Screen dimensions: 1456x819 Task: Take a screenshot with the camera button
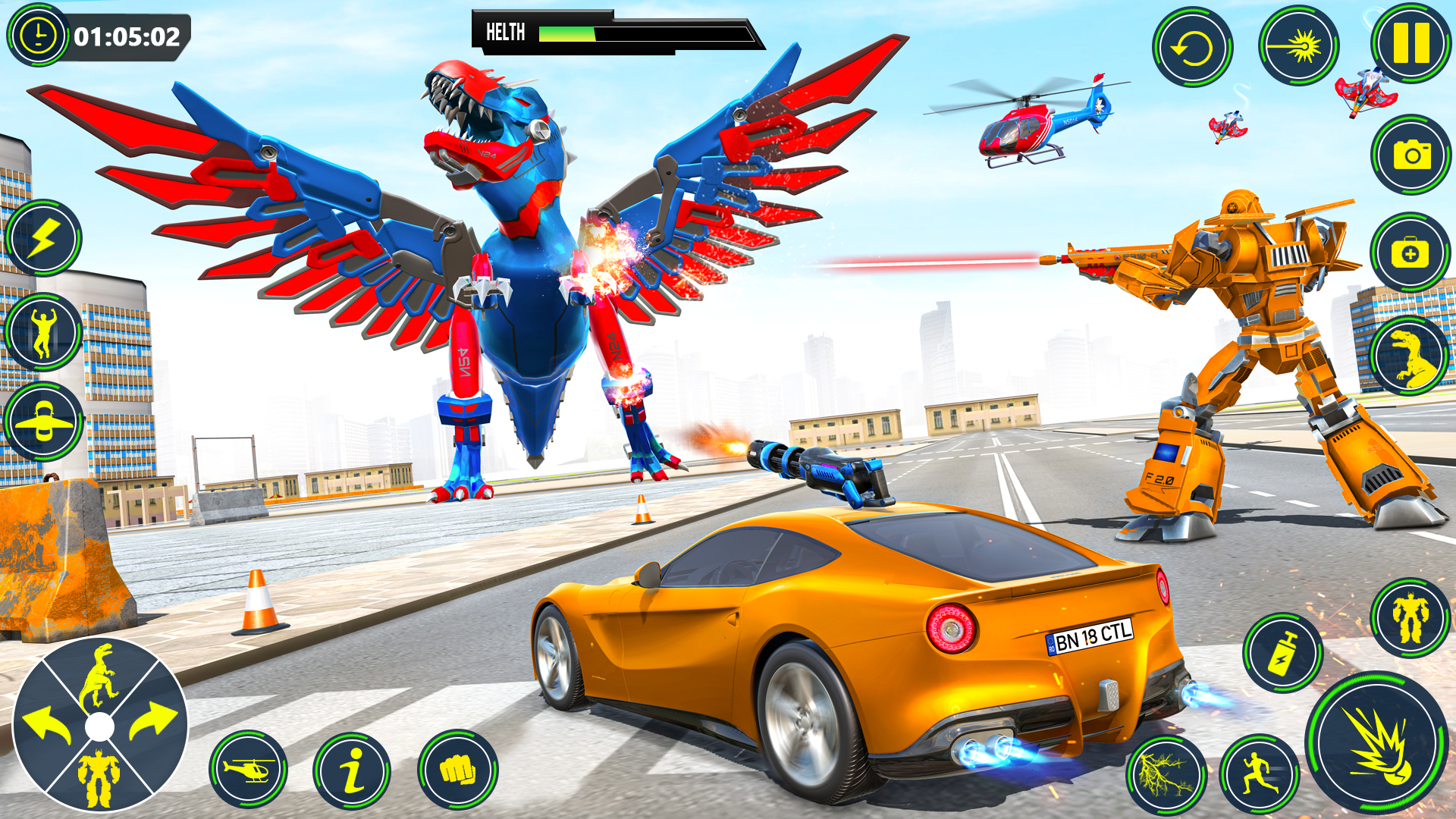pos(1410,155)
